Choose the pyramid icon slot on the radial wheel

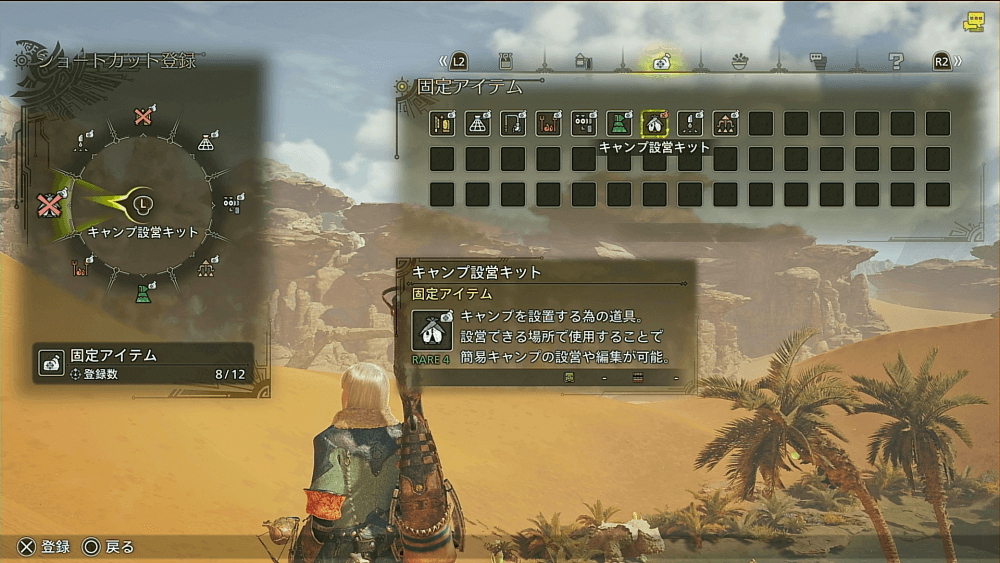[205, 267]
